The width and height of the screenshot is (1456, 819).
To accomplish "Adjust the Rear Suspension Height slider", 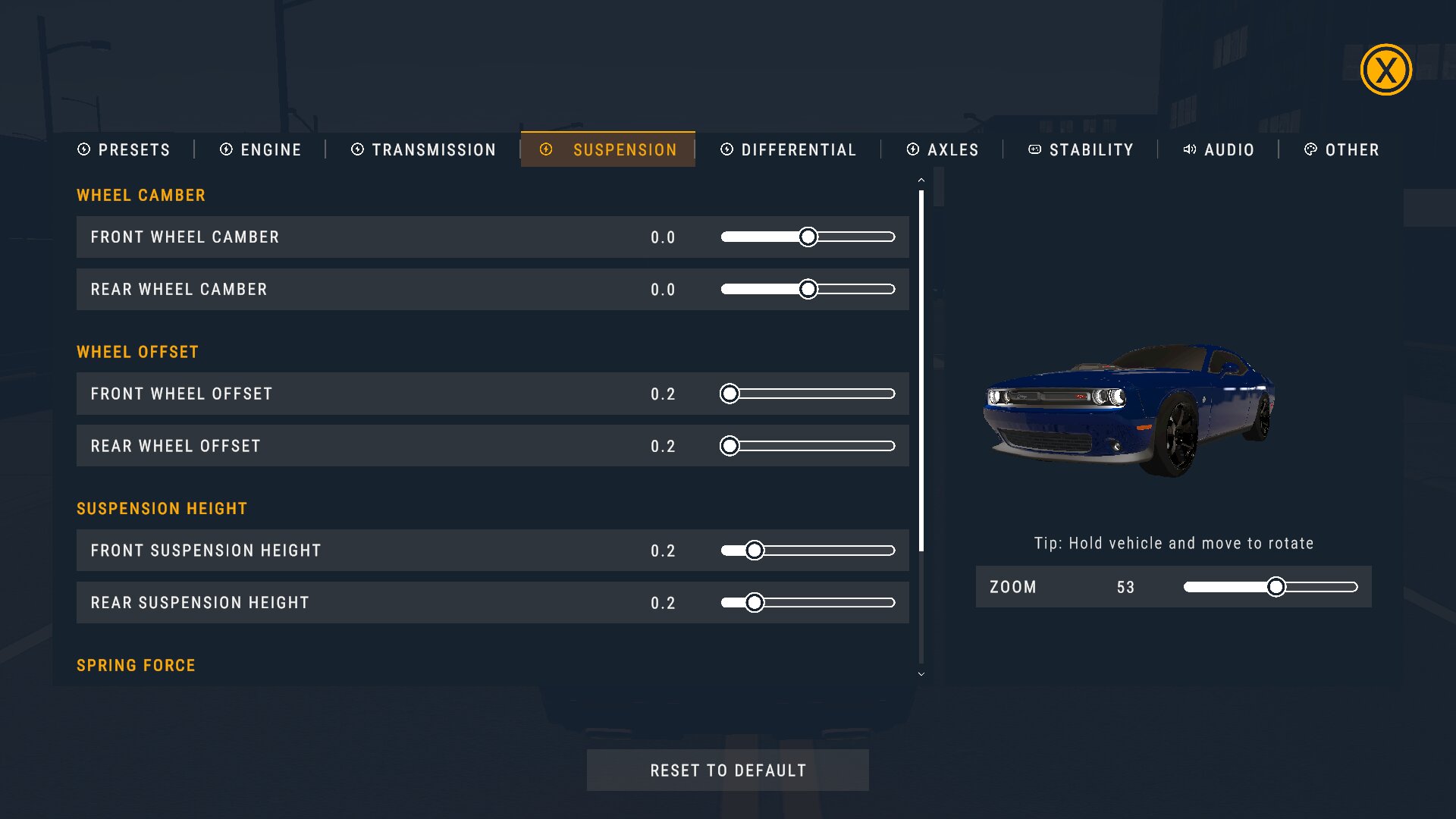I will pyautogui.click(x=754, y=603).
